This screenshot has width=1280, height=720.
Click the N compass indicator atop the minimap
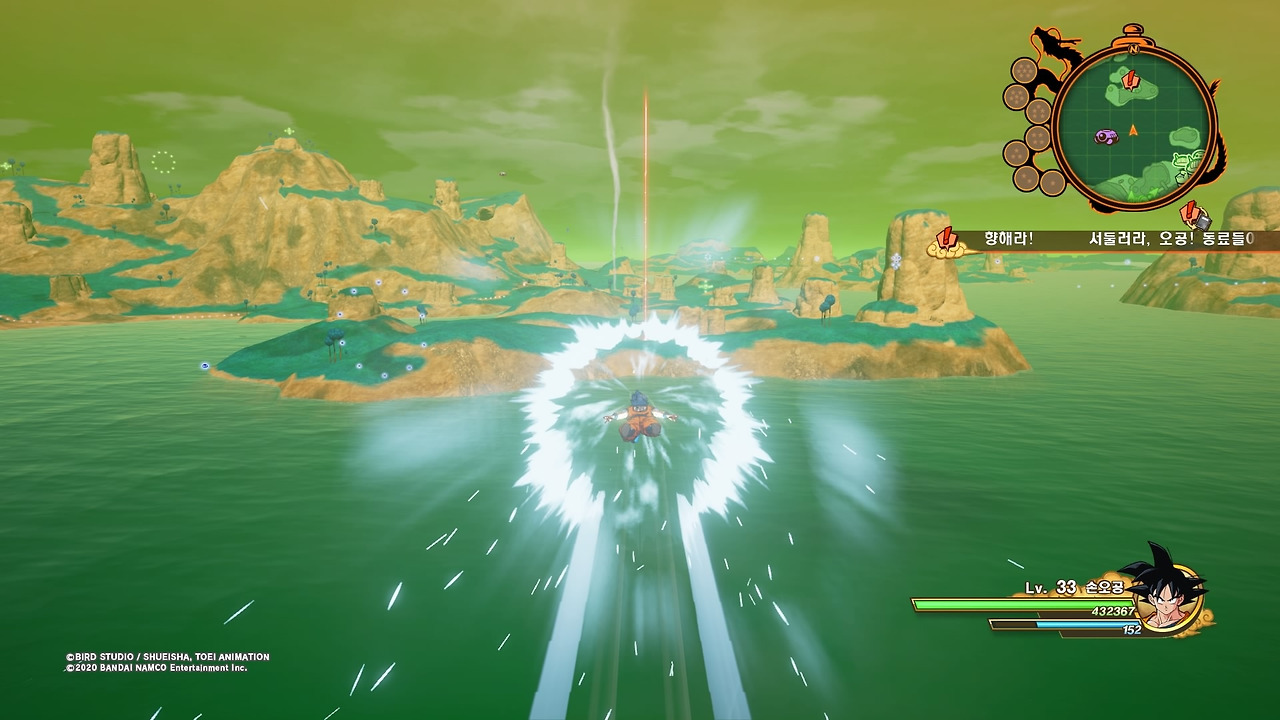pyautogui.click(x=1133, y=48)
